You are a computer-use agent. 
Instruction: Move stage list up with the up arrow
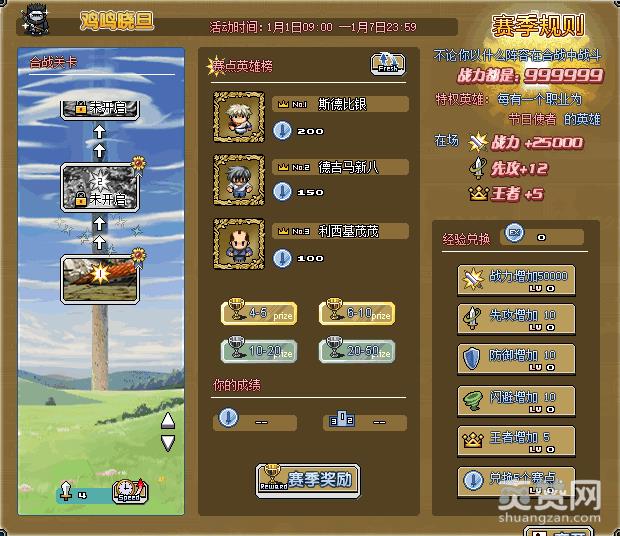coord(168,420)
